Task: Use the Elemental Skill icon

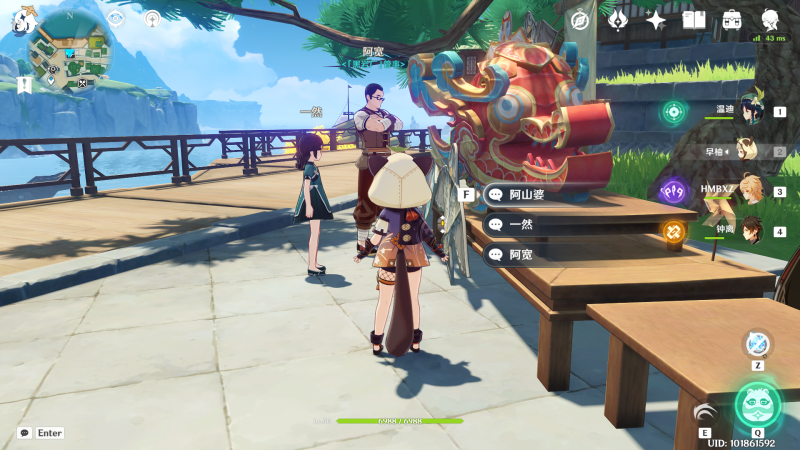Action: (707, 412)
